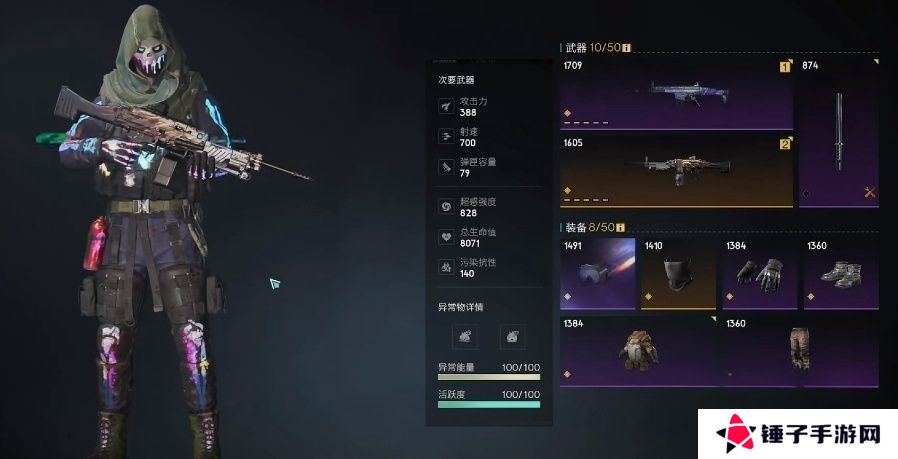Image resolution: width=898 pixels, height=459 pixels.
Task: Select the tactical gloves slot
Action: (760, 272)
